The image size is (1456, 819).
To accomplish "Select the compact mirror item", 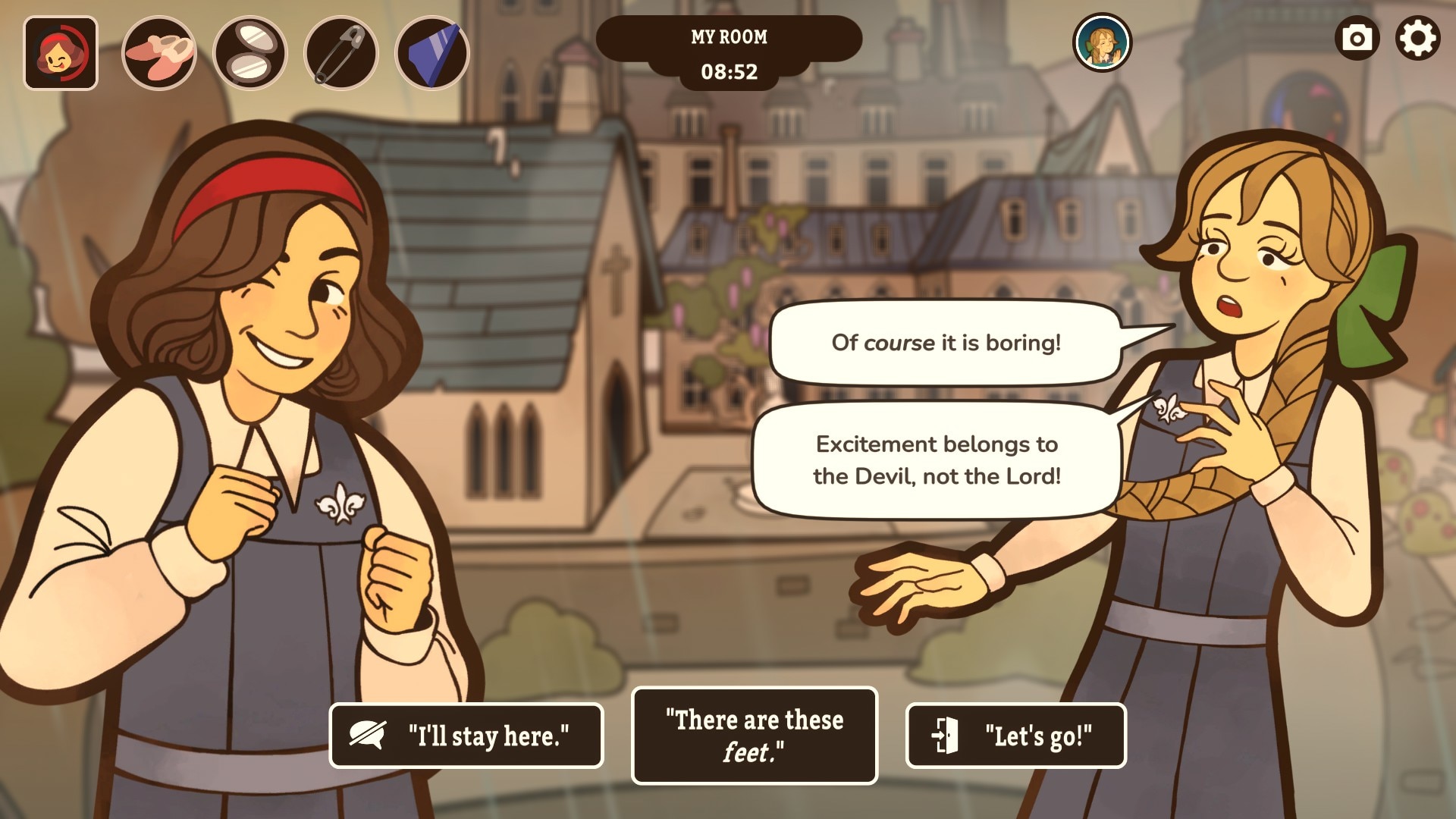I will pos(250,53).
